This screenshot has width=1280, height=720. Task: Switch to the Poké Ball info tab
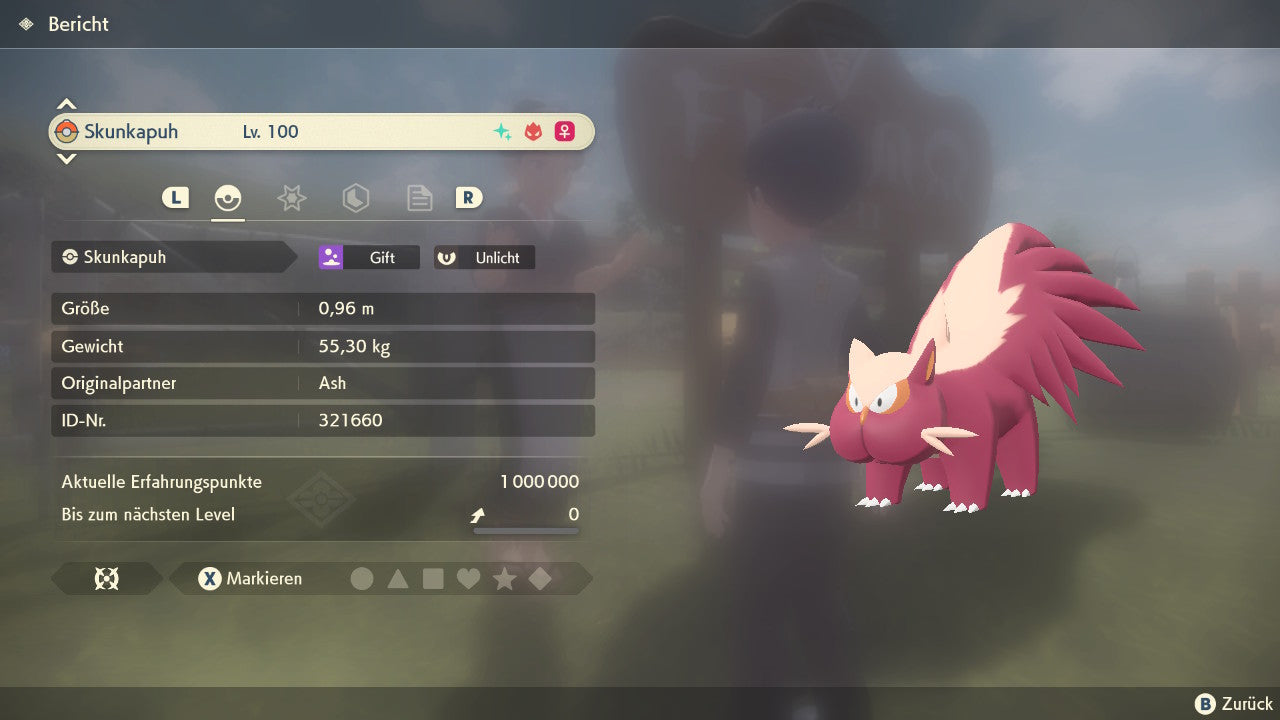(228, 198)
